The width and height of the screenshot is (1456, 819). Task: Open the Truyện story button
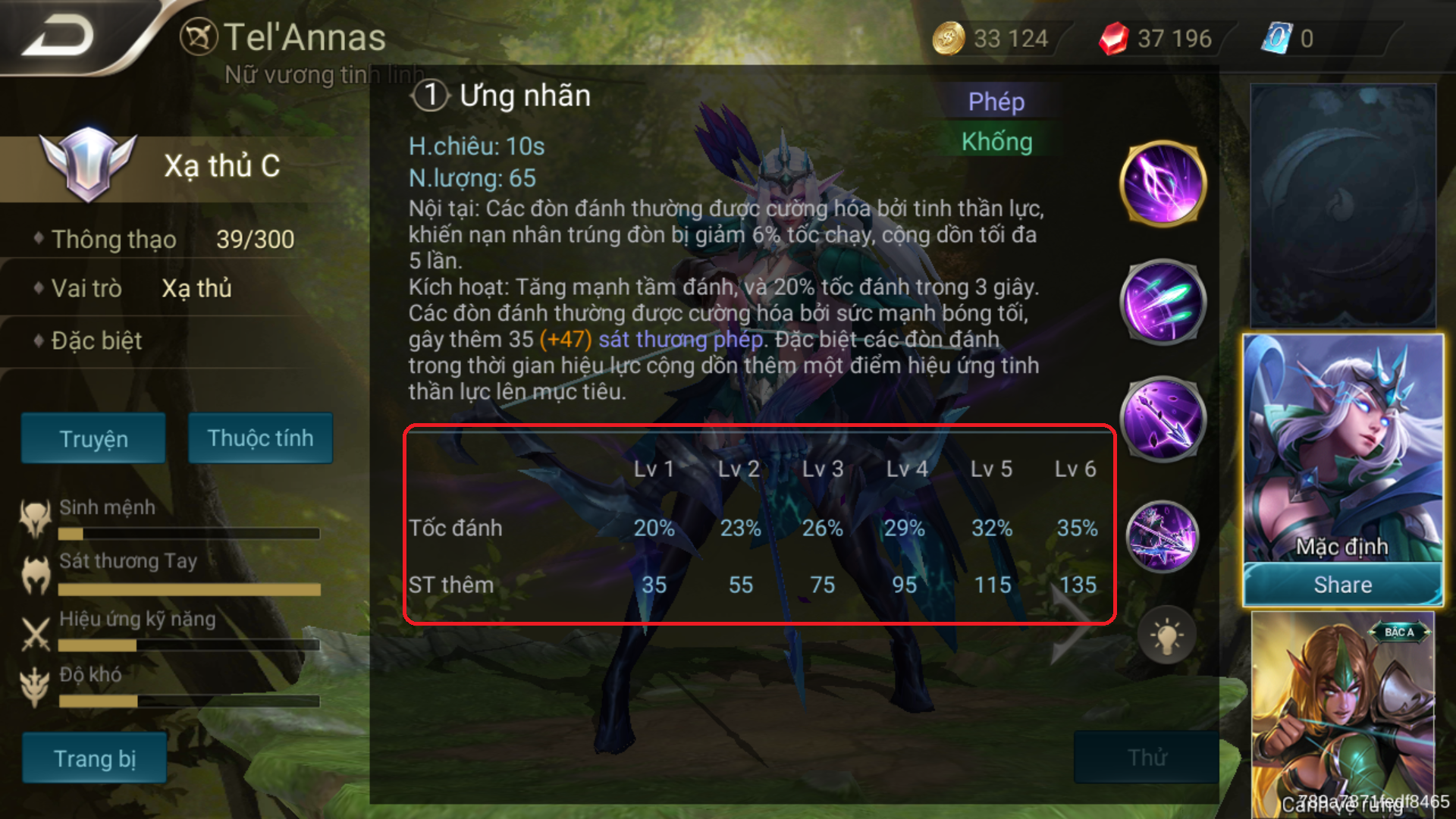[93, 438]
